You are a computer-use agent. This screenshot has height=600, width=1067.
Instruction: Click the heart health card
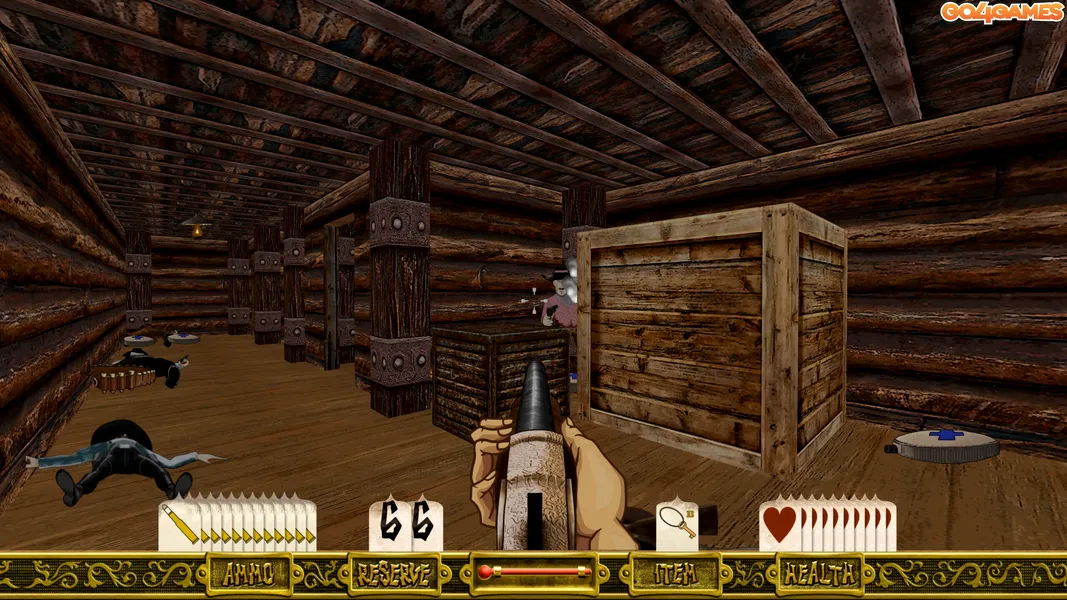pyautogui.click(x=779, y=525)
